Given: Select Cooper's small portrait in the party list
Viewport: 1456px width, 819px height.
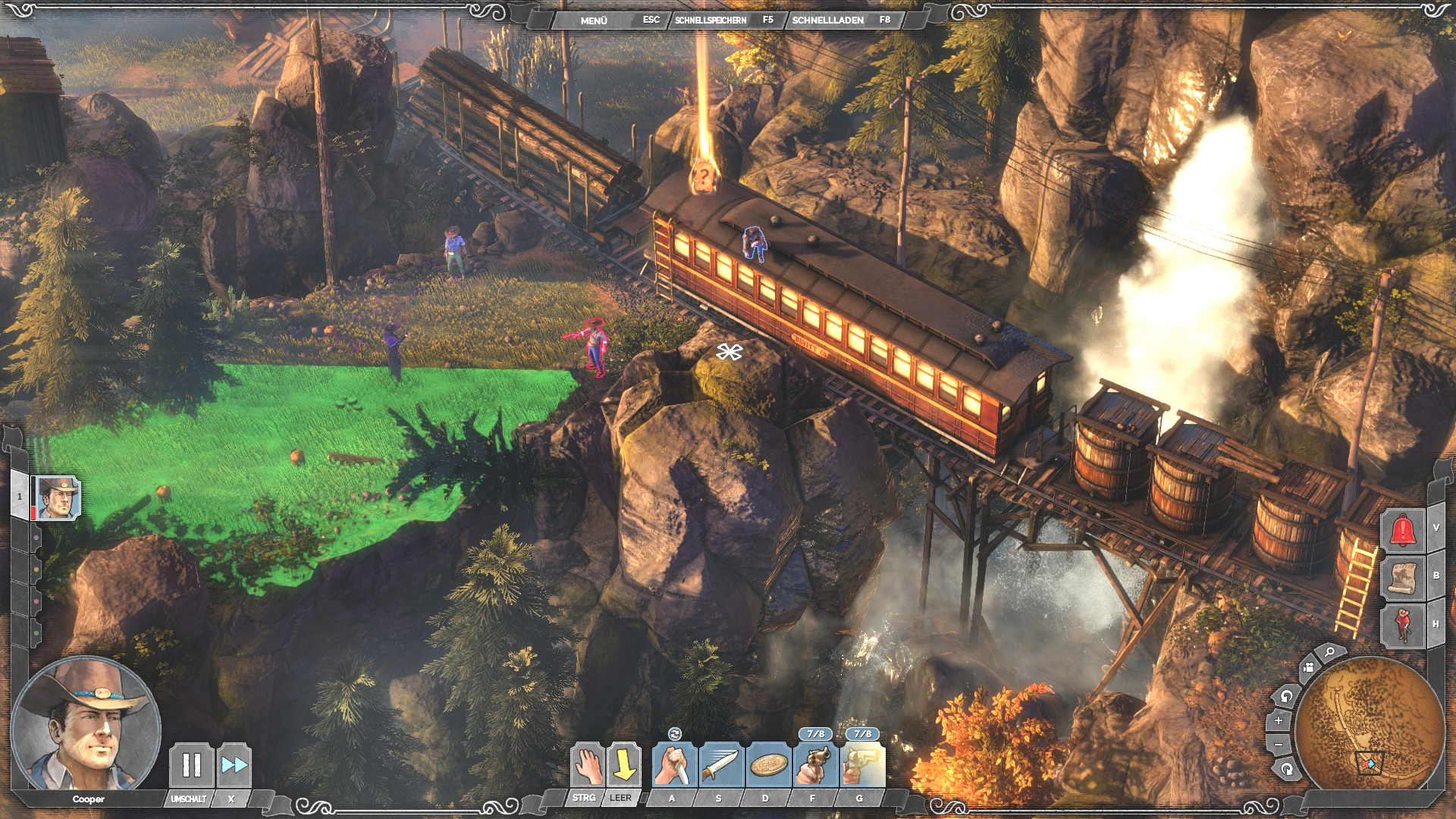Looking at the screenshot, I should point(58,498).
